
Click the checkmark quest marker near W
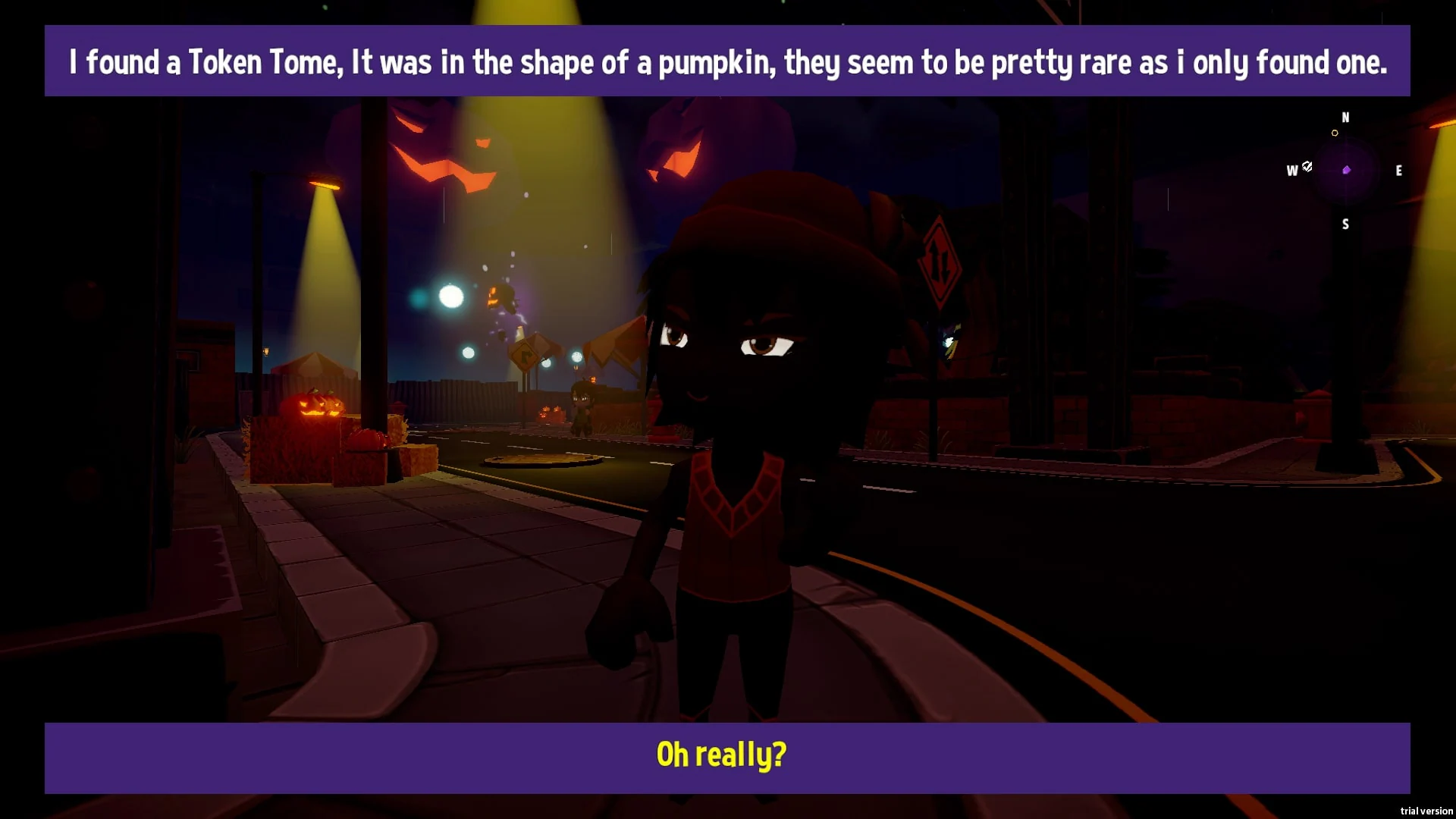coord(1306,167)
